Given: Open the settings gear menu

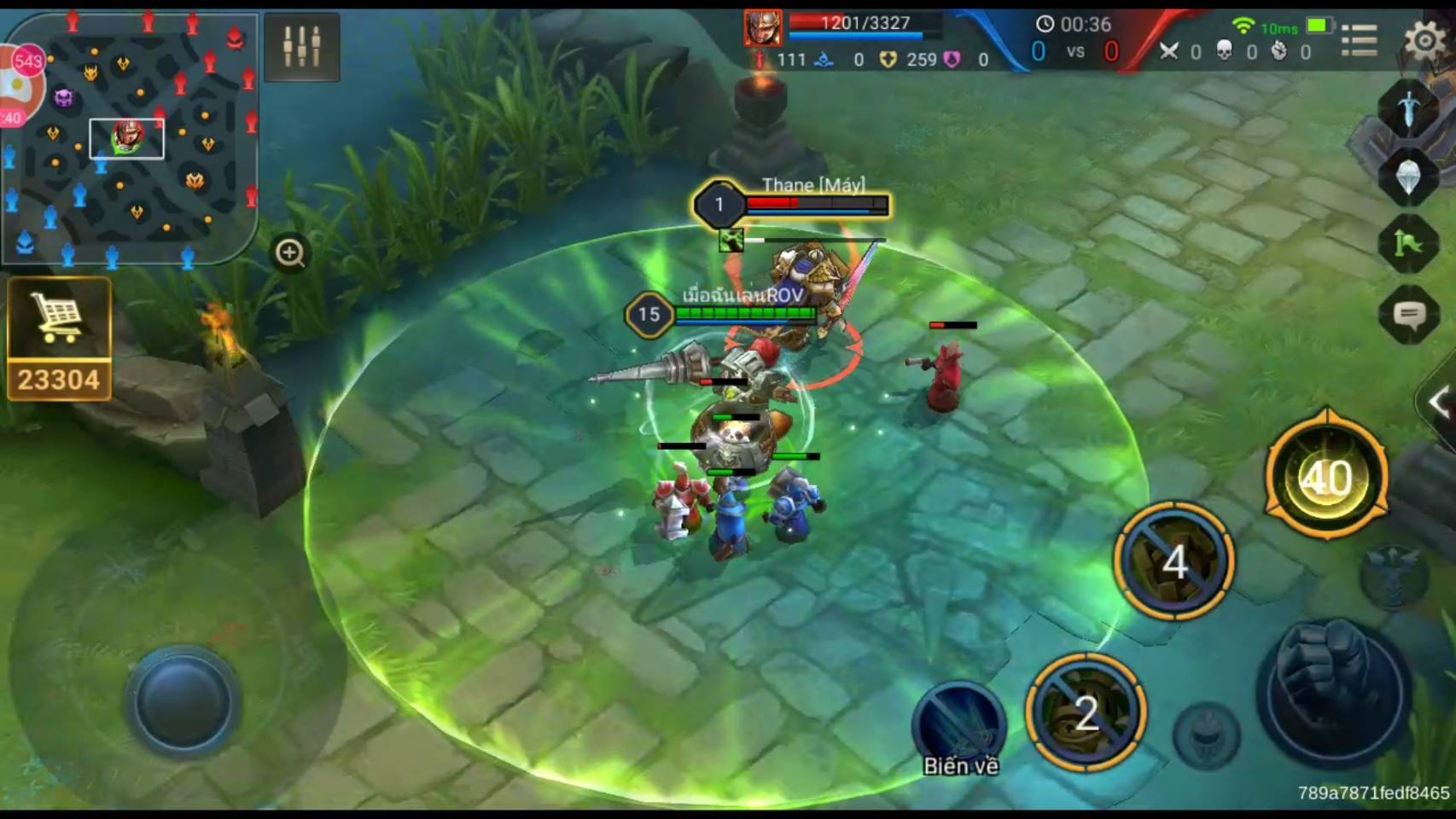Looking at the screenshot, I should click(1424, 39).
